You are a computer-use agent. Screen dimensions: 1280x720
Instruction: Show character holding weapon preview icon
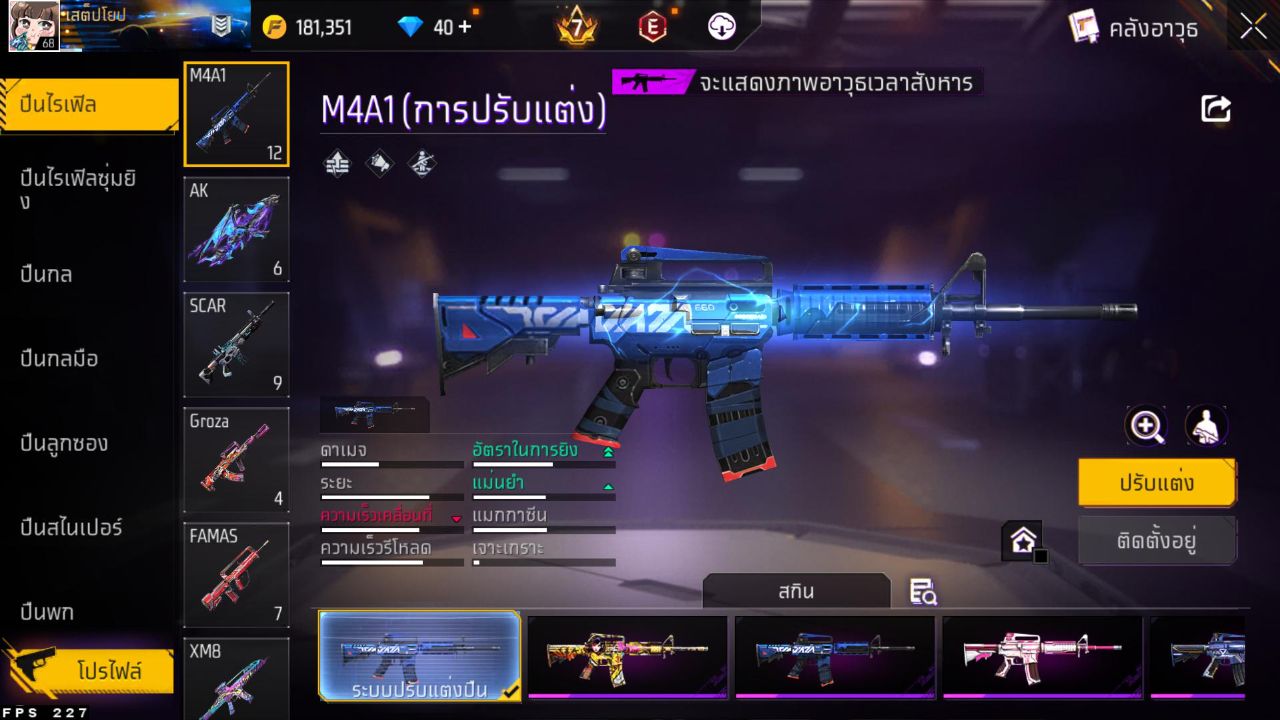click(x=1205, y=426)
